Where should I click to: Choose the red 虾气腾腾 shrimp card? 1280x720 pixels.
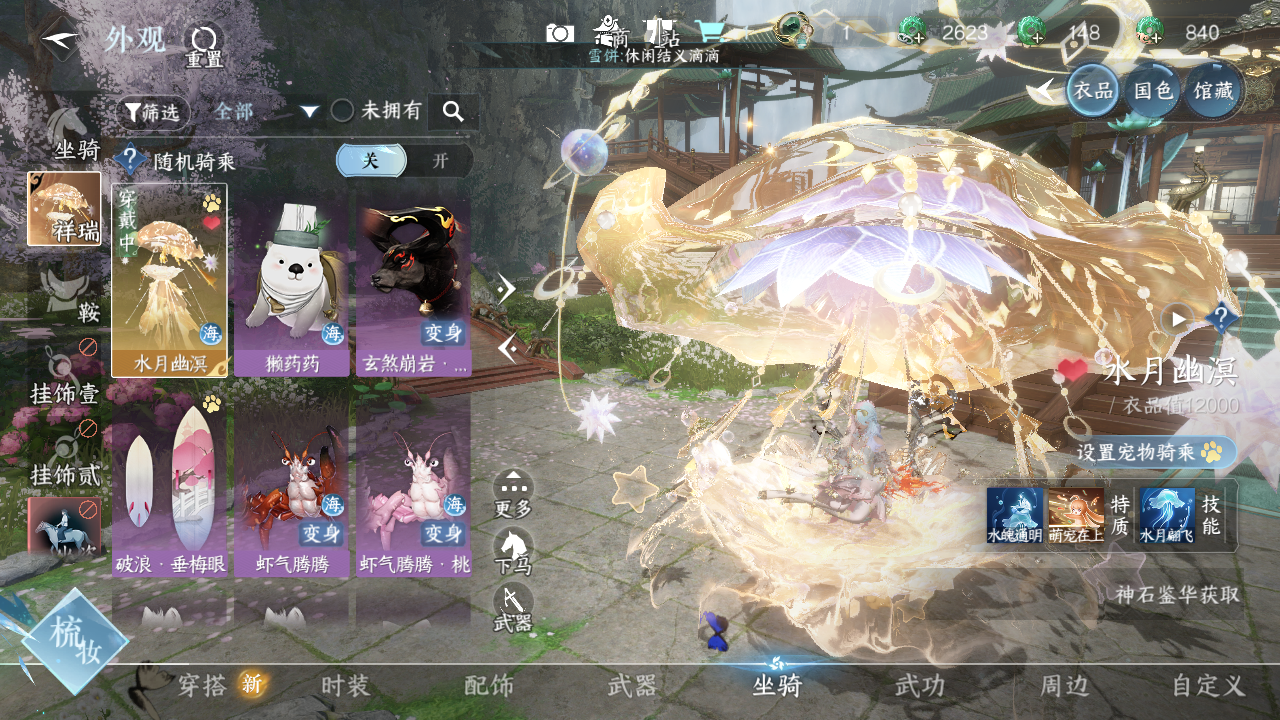(x=291, y=490)
